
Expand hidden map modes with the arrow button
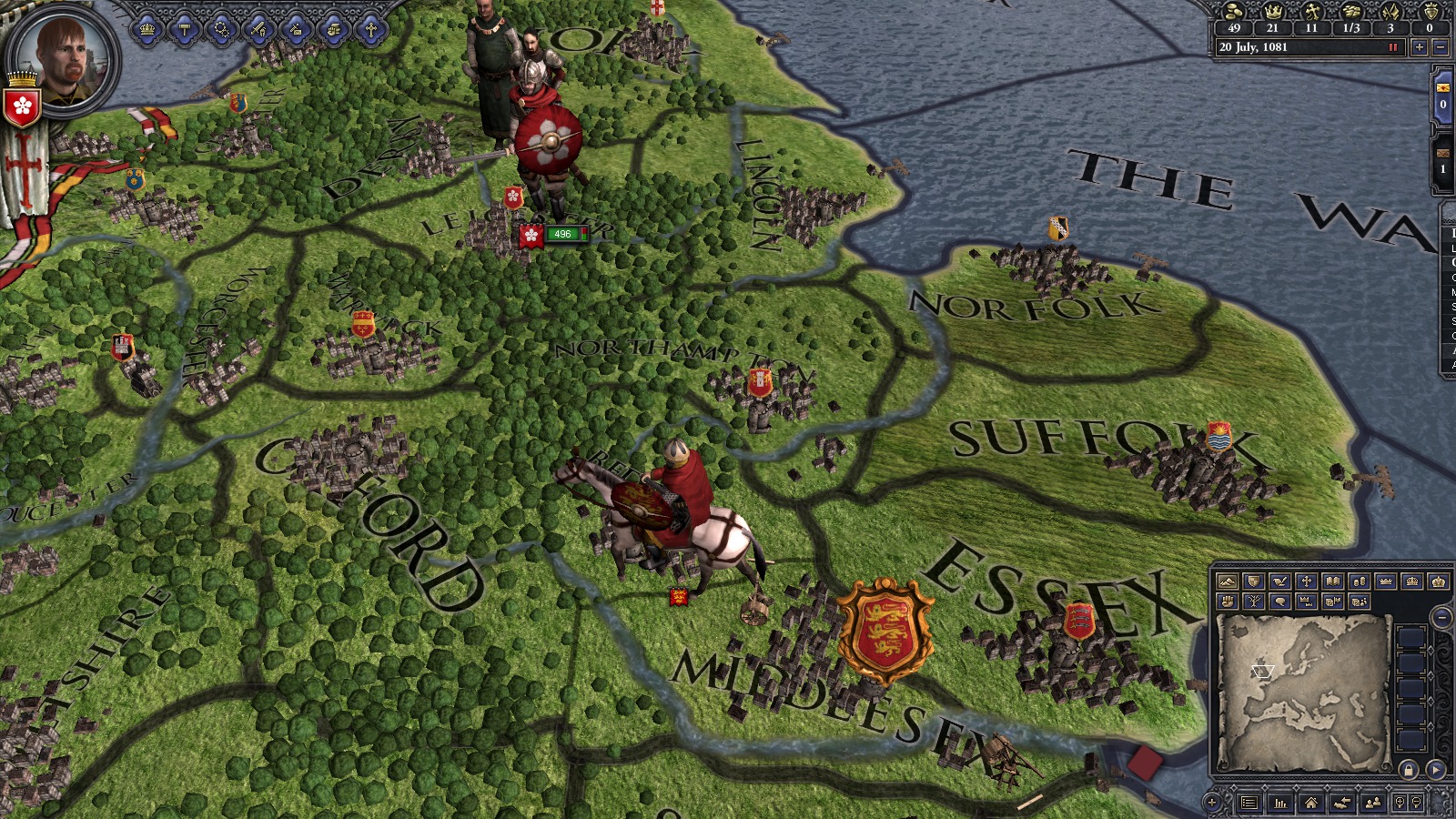1435,768
